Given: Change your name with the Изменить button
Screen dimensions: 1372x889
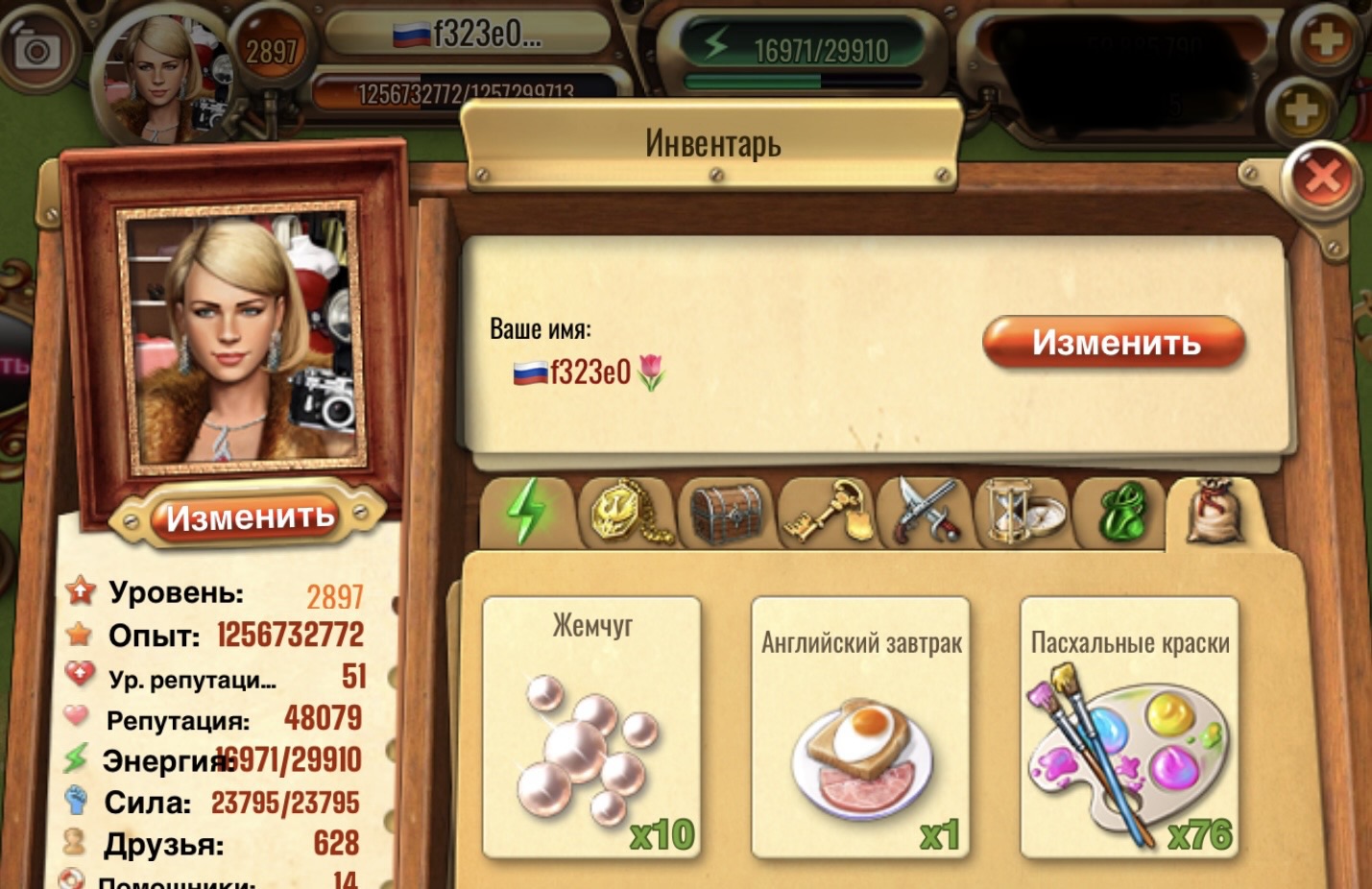Looking at the screenshot, I should (x=1114, y=343).
